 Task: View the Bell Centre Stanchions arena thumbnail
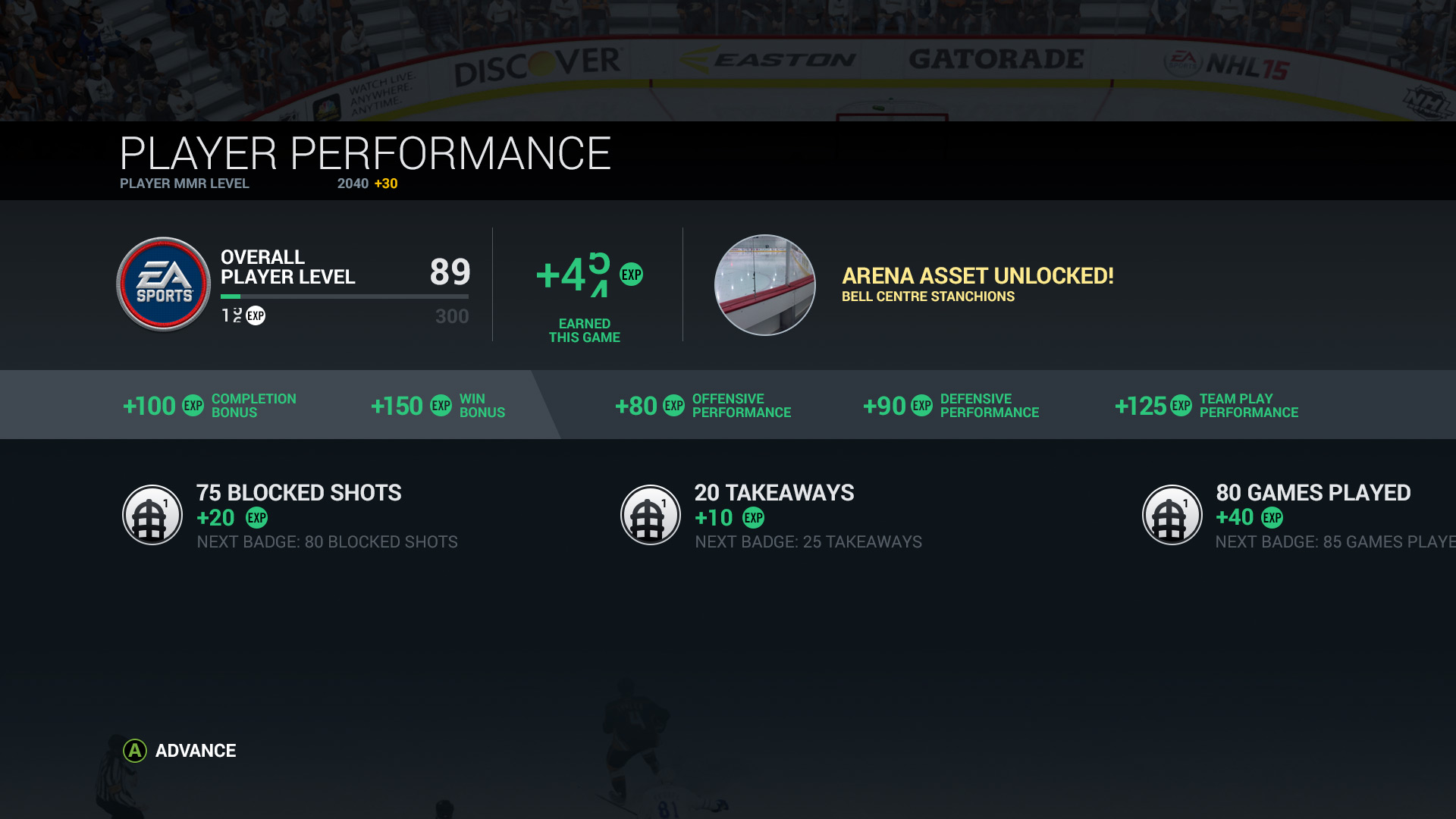pos(764,284)
